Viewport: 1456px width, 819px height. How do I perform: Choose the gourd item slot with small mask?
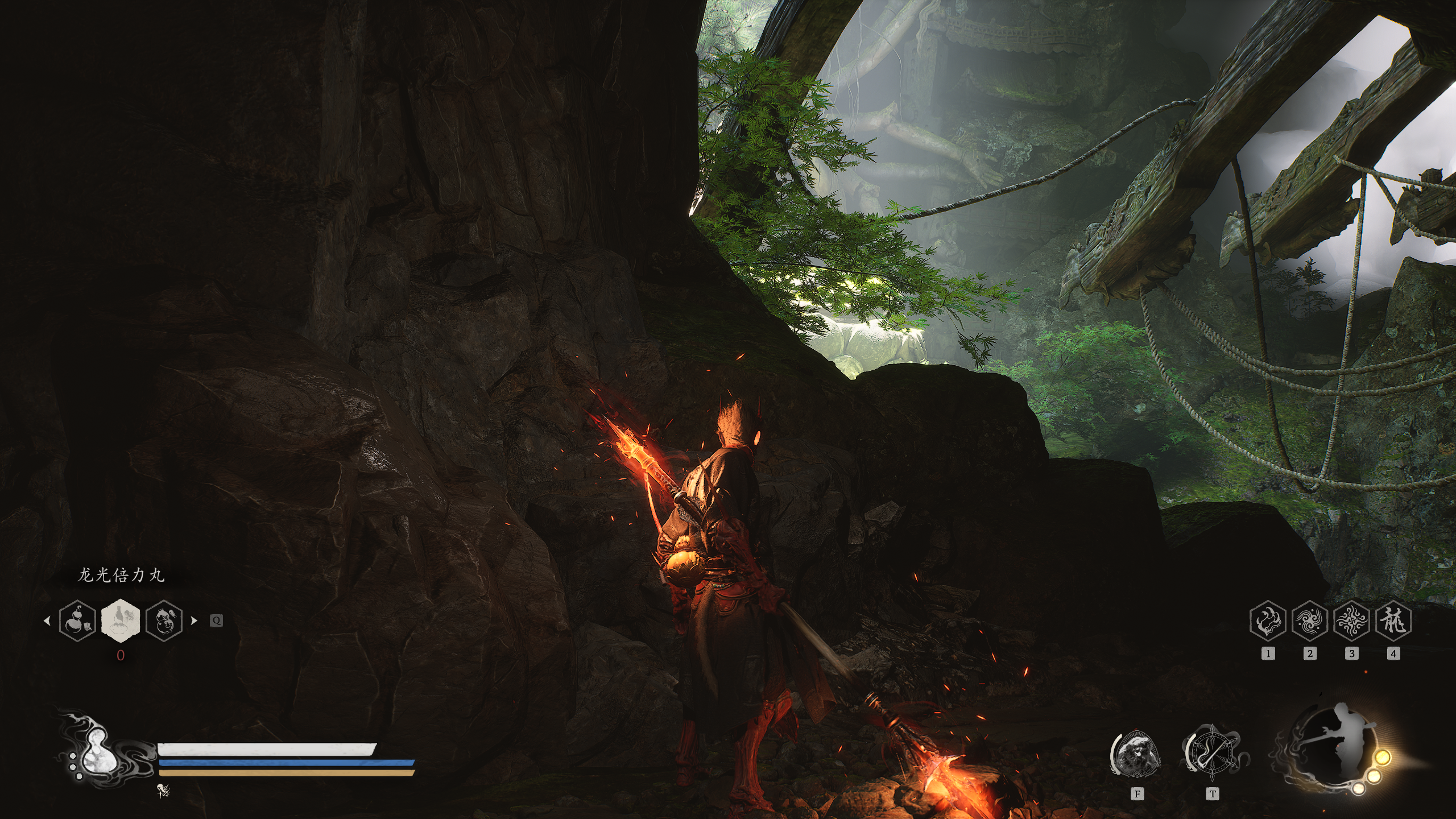(77, 620)
